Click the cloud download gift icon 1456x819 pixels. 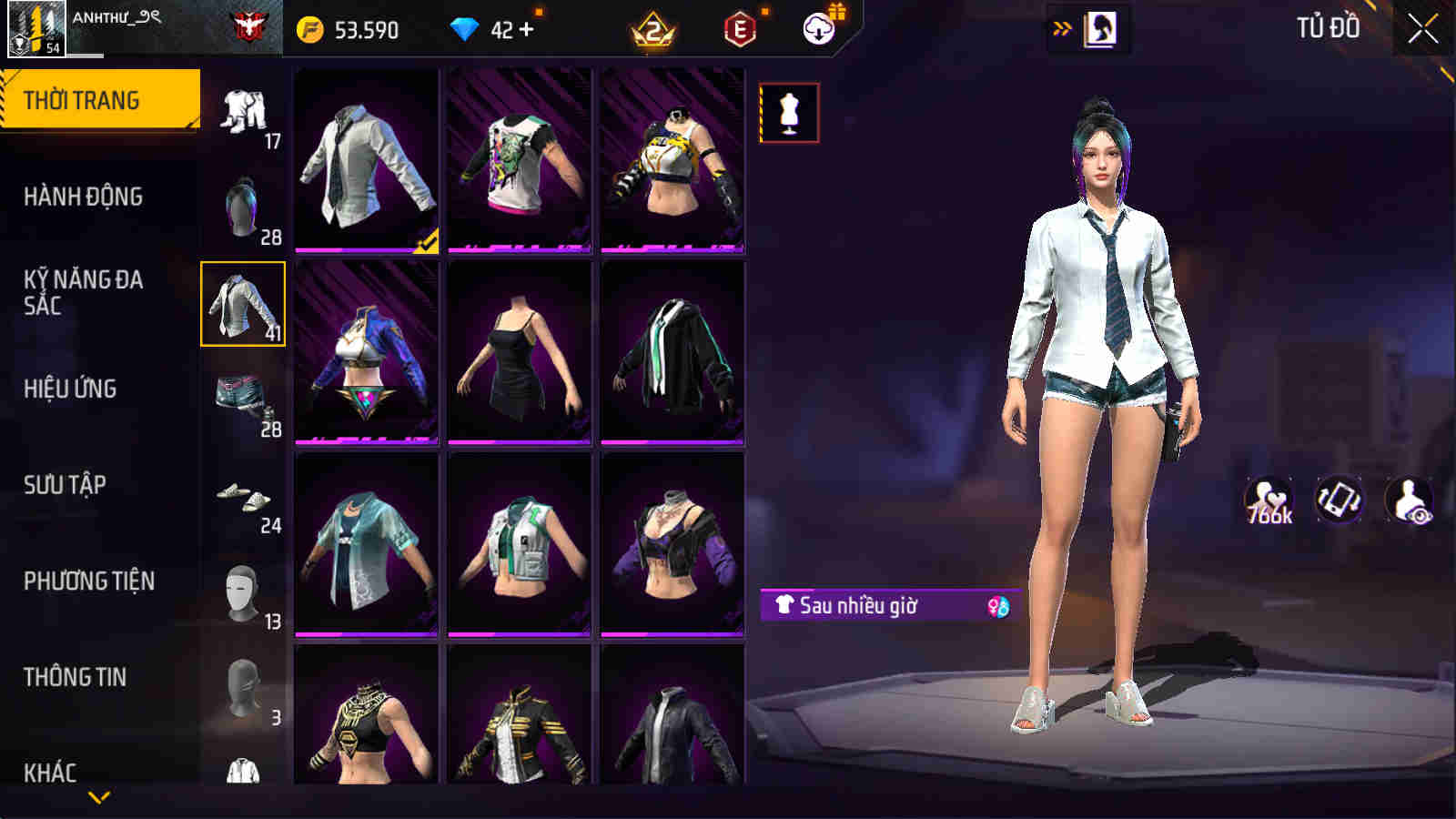click(x=817, y=29)
